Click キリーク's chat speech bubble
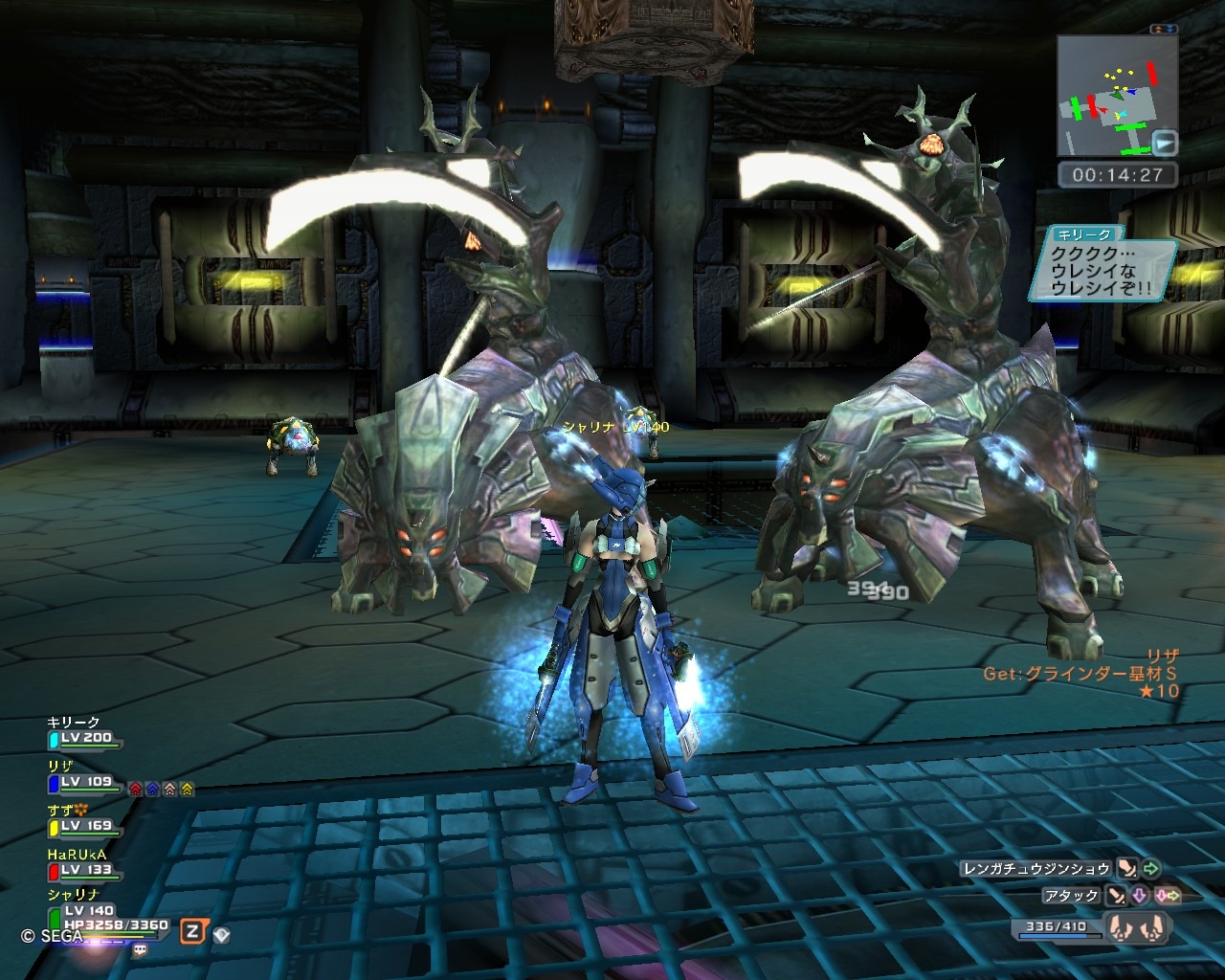Viewport: 1225px width, 980px height. [x=1101, y=266]
